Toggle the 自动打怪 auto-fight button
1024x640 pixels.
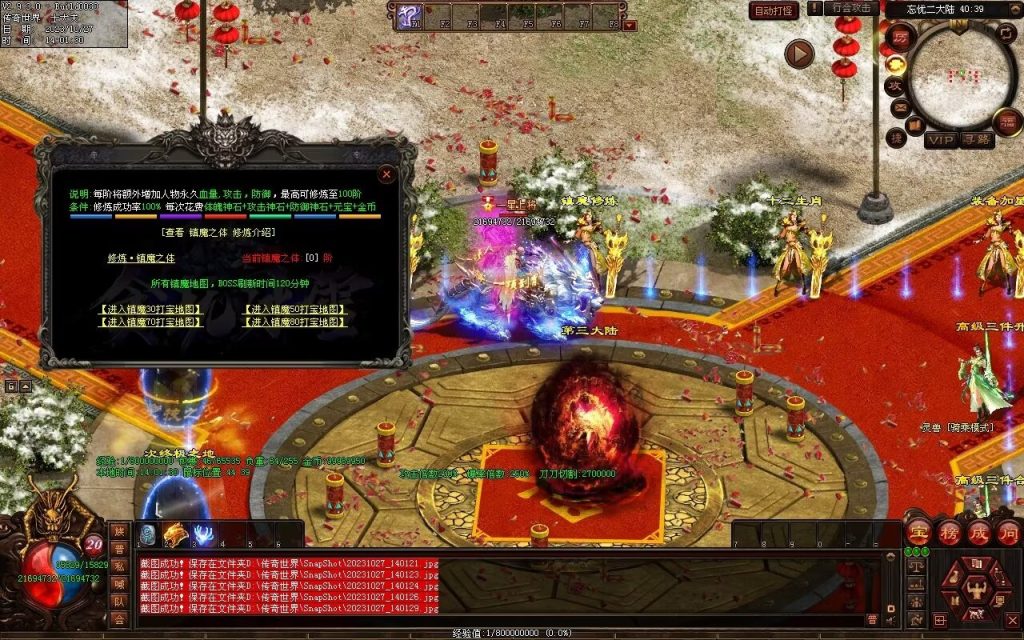774,10
